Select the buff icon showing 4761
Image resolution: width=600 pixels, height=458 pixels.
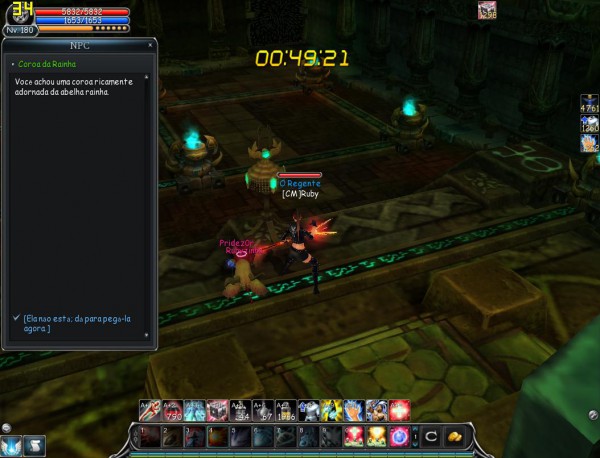(590, 105)
